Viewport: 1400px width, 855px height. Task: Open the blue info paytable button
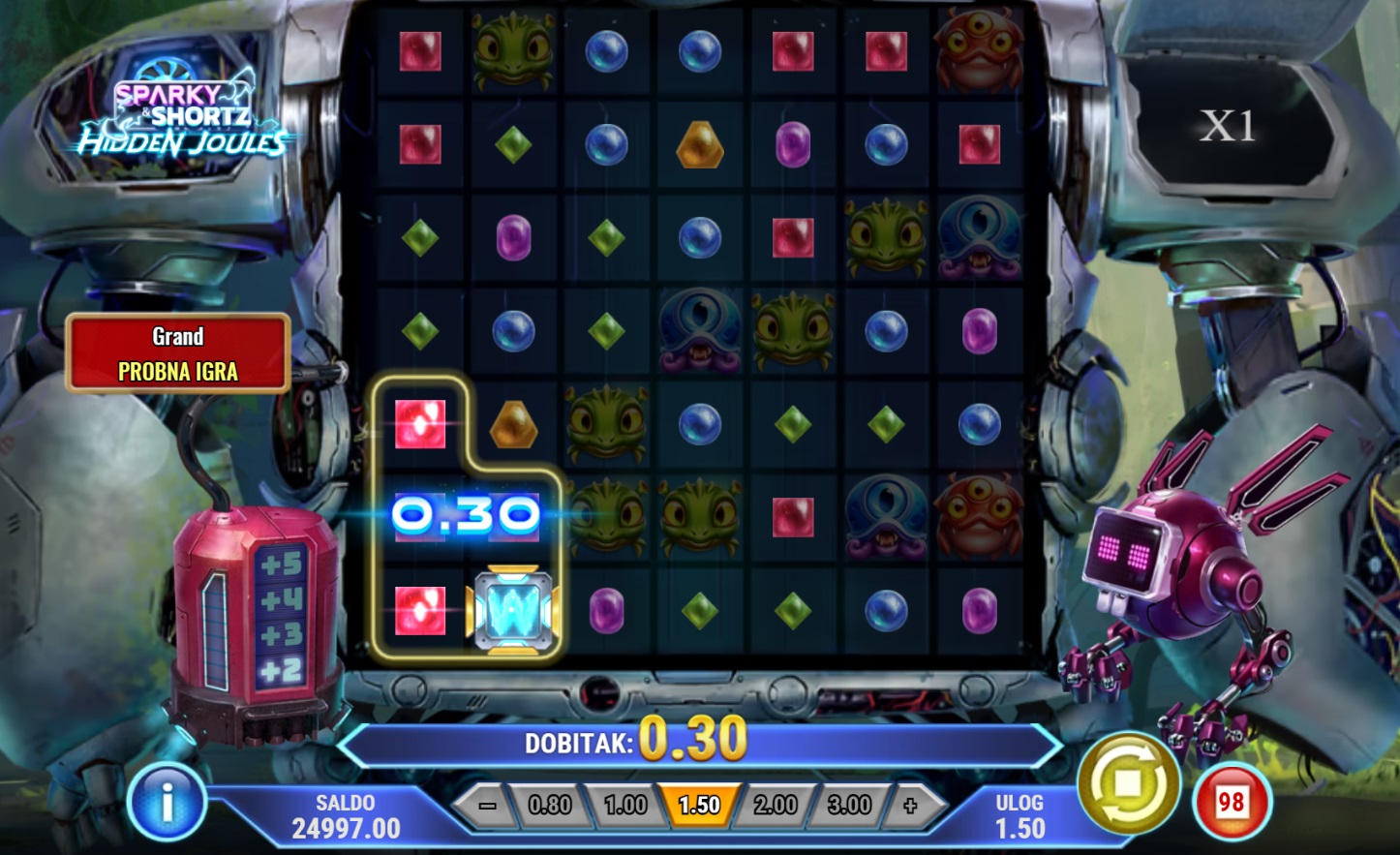(167, 802)
